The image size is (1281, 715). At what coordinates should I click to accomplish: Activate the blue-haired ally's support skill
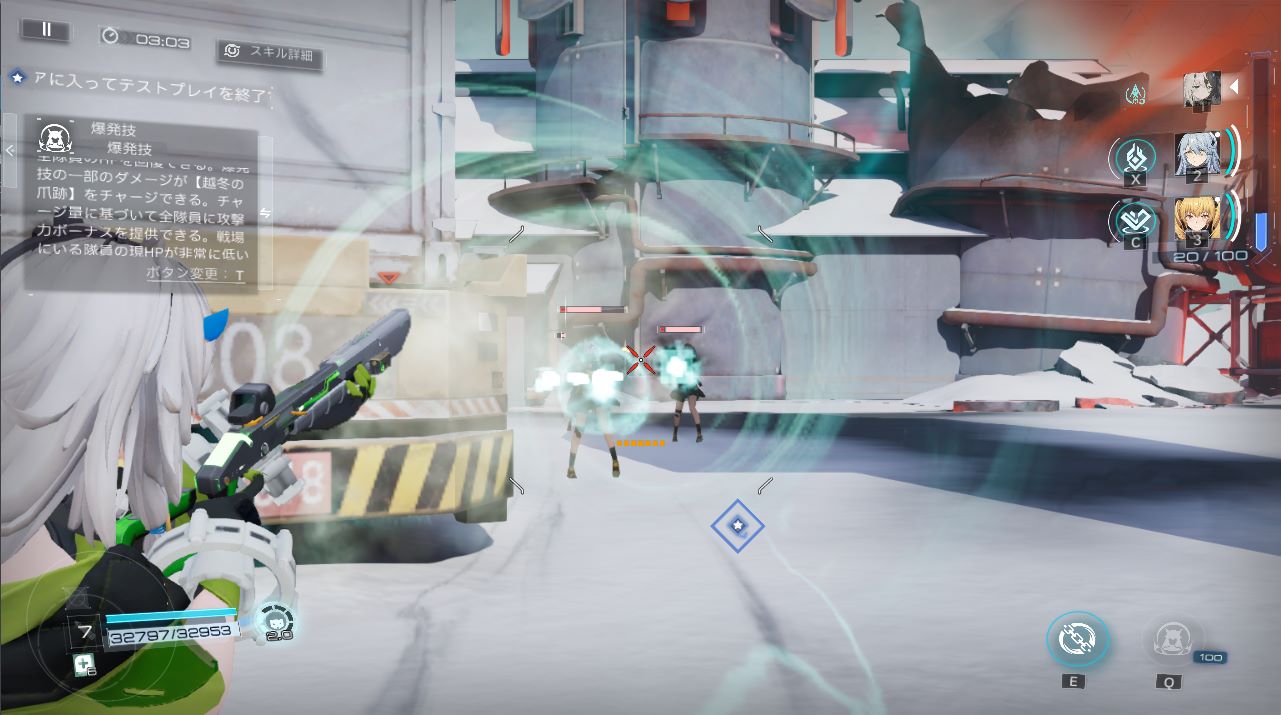tap(1135, 157)
